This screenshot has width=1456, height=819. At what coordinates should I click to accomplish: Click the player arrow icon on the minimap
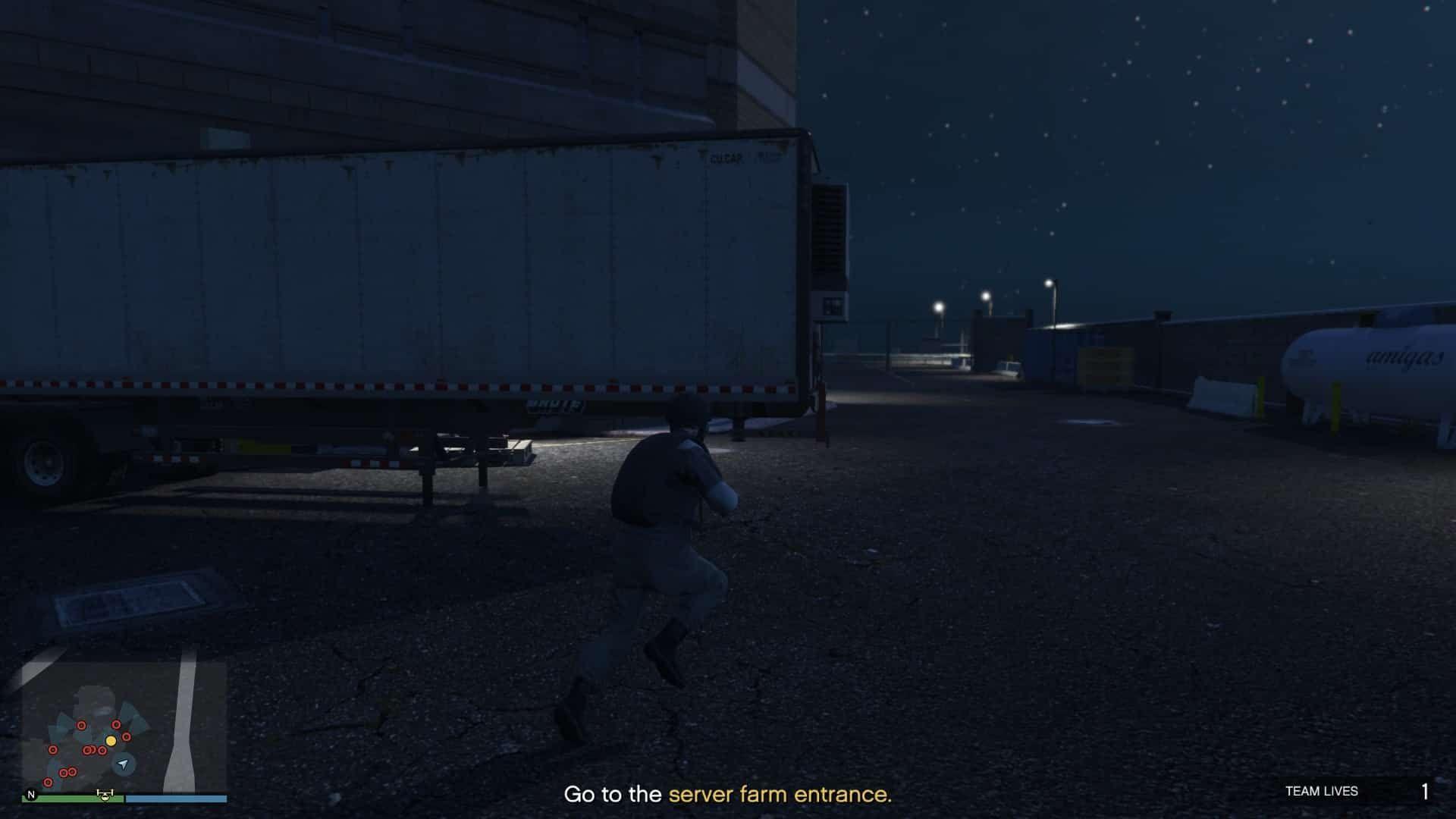(x=123, y=765)
